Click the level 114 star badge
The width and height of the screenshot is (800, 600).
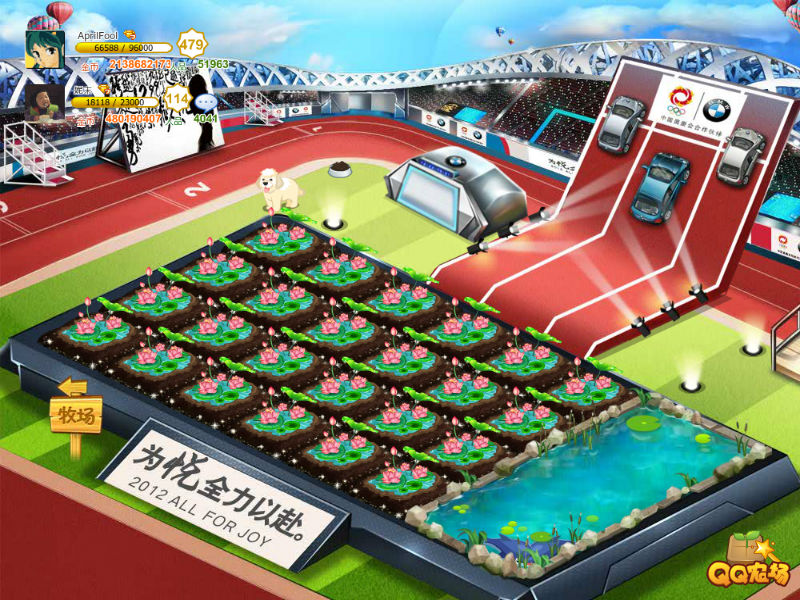pos(177,99)
